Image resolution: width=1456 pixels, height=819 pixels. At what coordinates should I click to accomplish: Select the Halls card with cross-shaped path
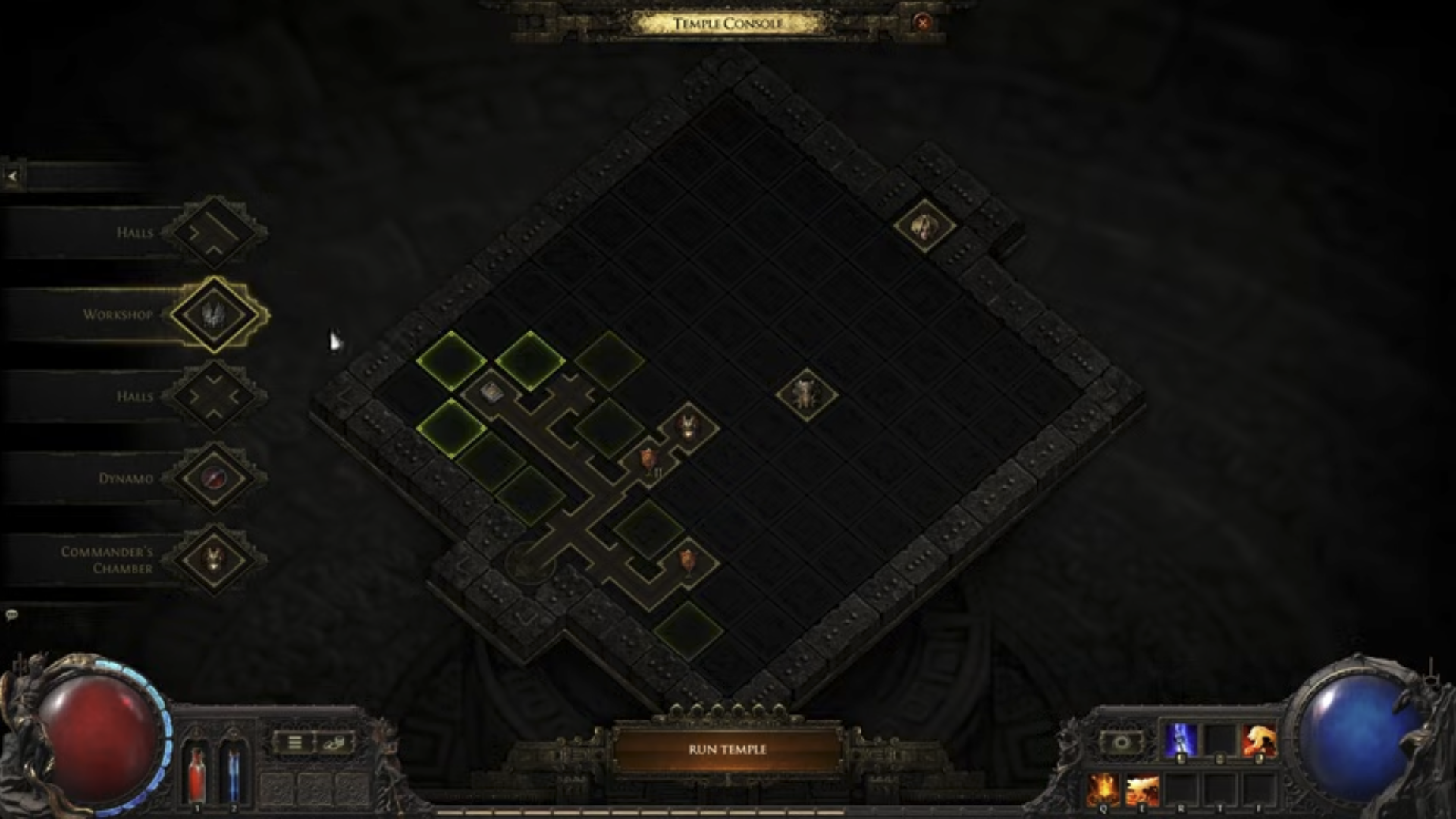click(x=215, y=396)
